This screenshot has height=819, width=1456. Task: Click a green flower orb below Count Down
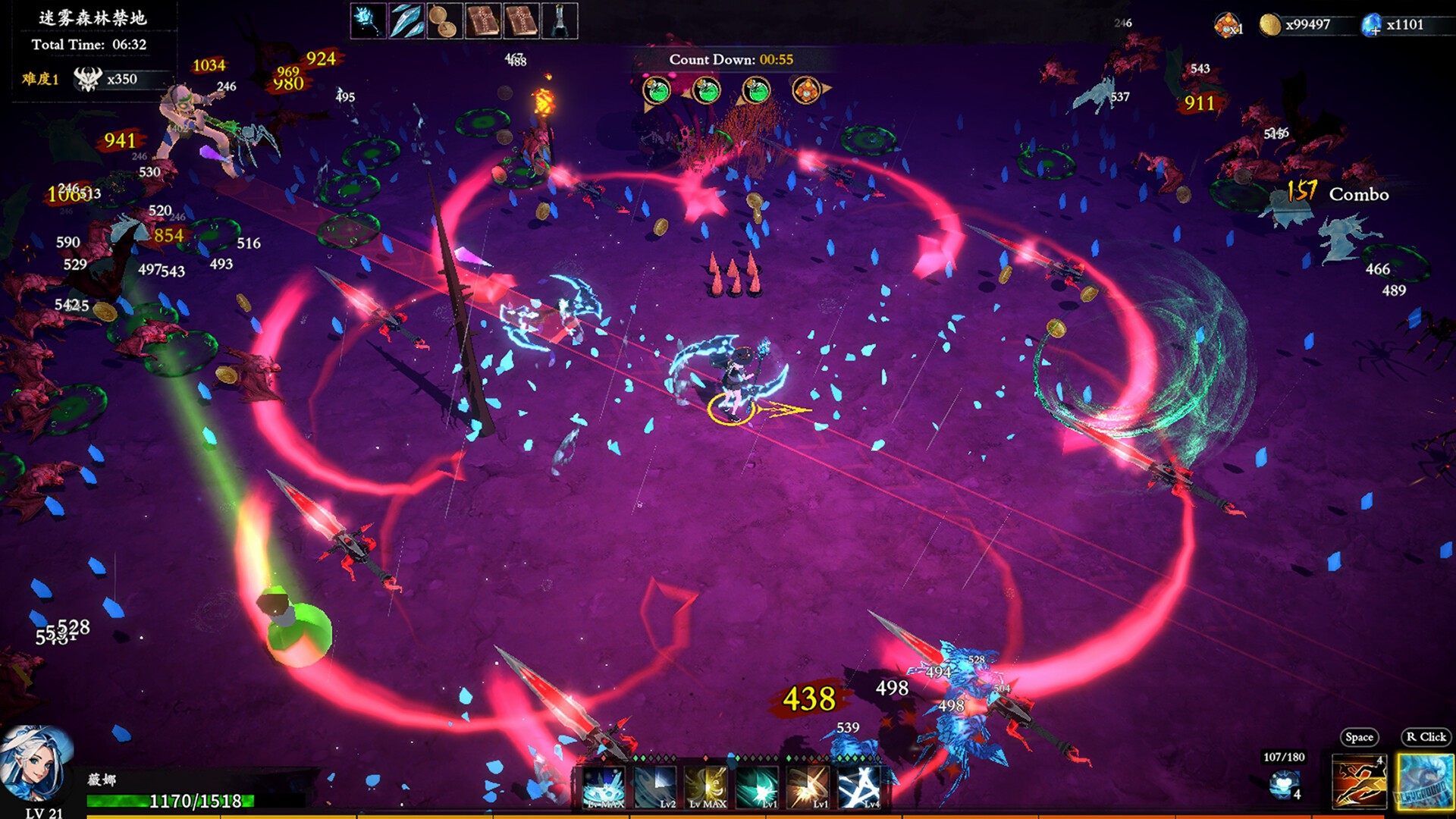pos(656,91)
